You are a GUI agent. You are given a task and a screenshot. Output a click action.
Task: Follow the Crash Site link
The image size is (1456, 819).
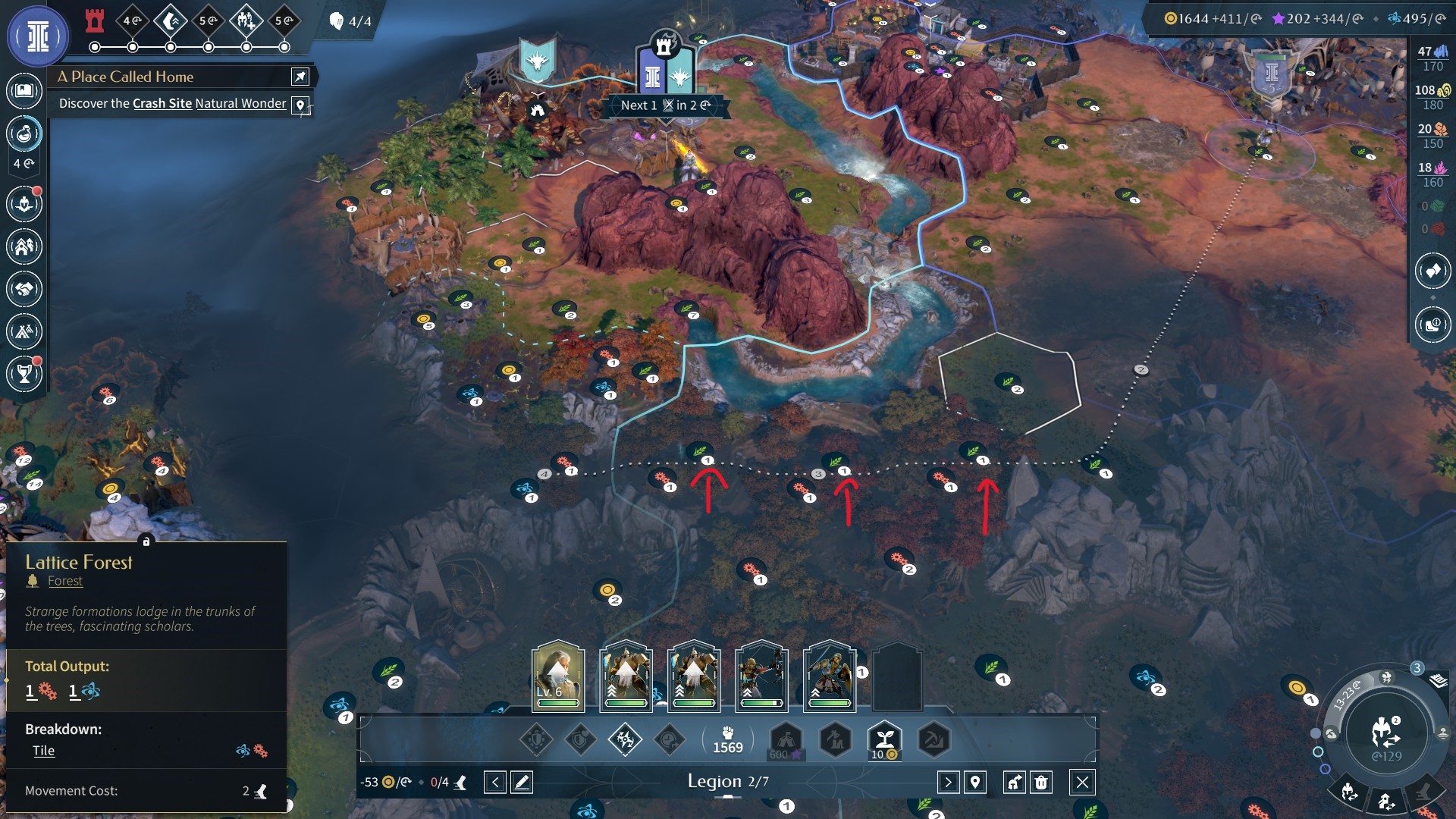click(x=162, y=103)
